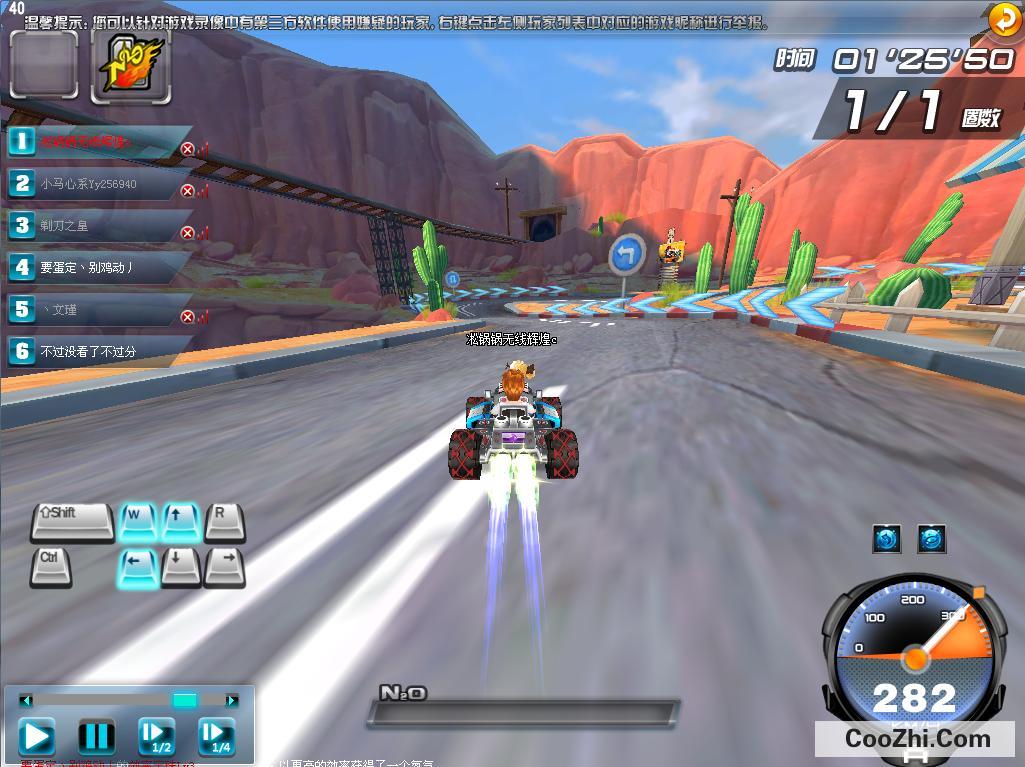Click the blue swirl skill icon
The height and width of the screenshot is (767, 1025).
click(931, 539)
